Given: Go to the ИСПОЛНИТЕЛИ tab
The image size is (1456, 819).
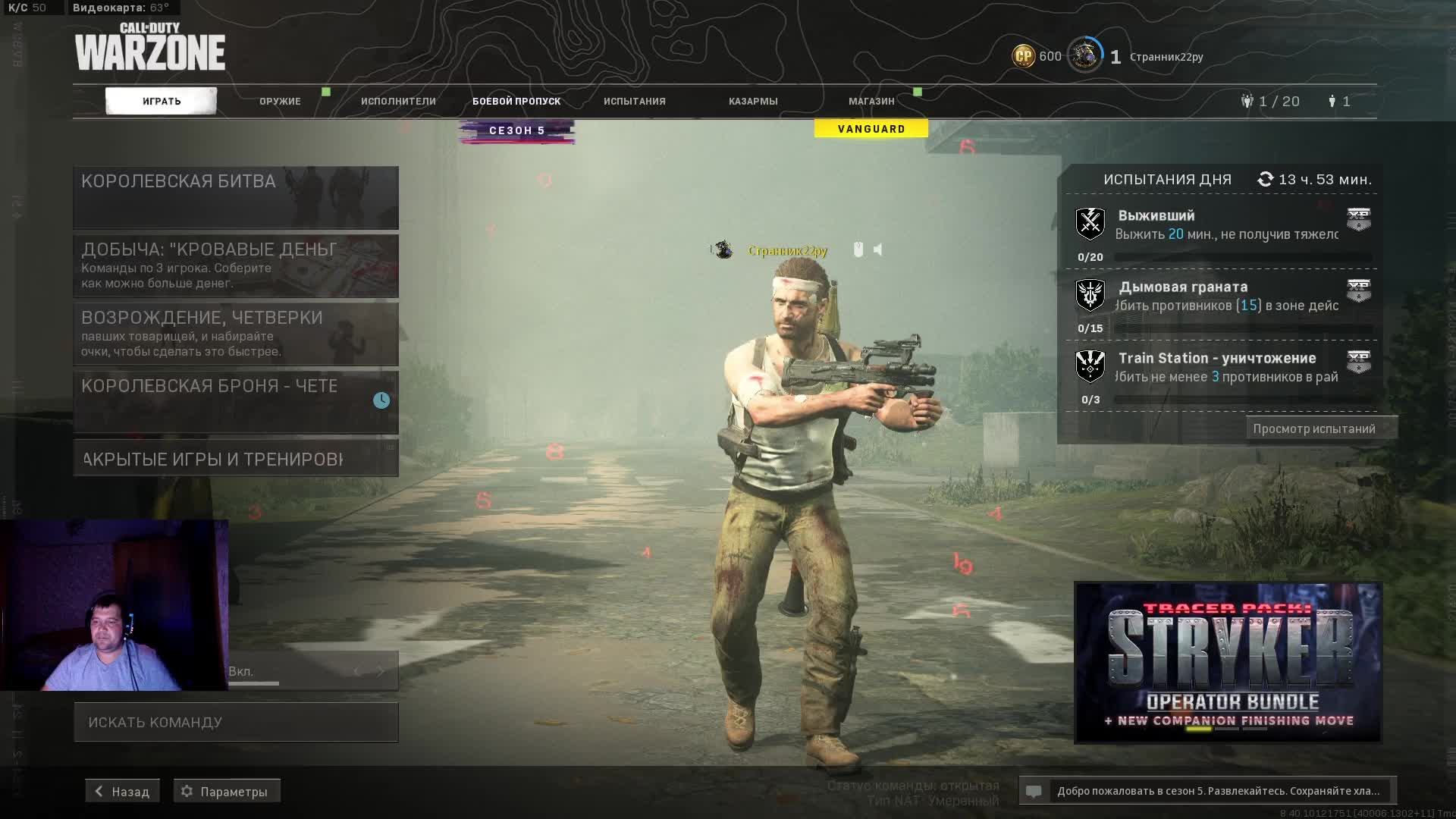Looking at the screenshot, I should (x=398, y=101).
